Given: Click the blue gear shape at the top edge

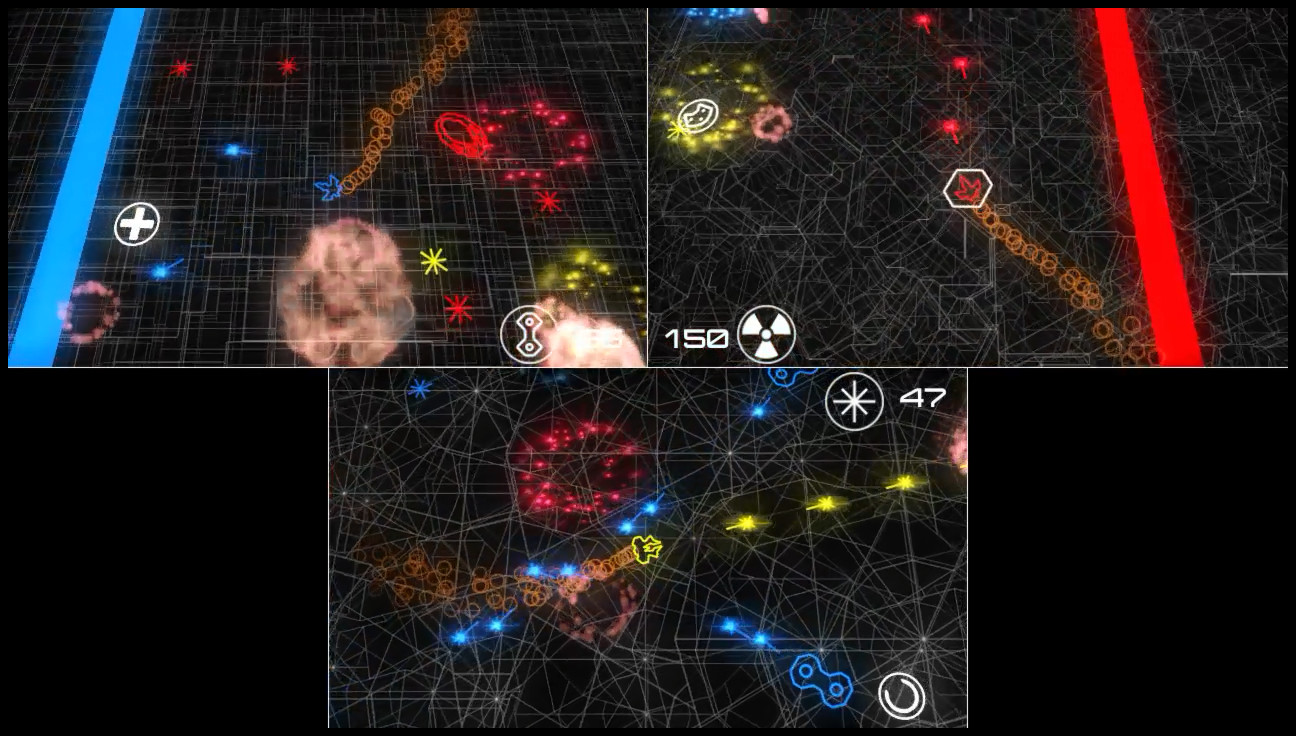Looking at the screenshot, I should pyautogui.click(x=783, y=377).
